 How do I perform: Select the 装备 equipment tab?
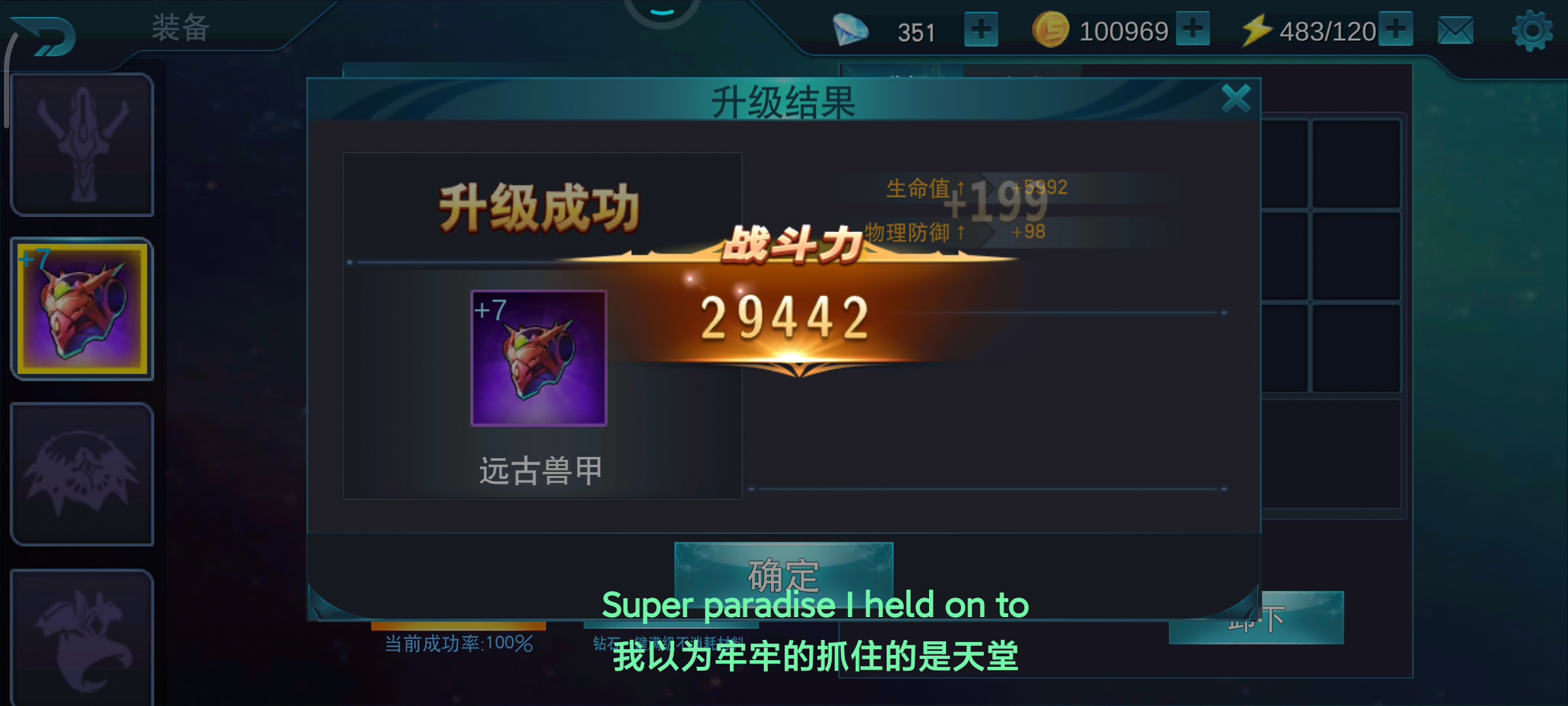click(181, 27)
